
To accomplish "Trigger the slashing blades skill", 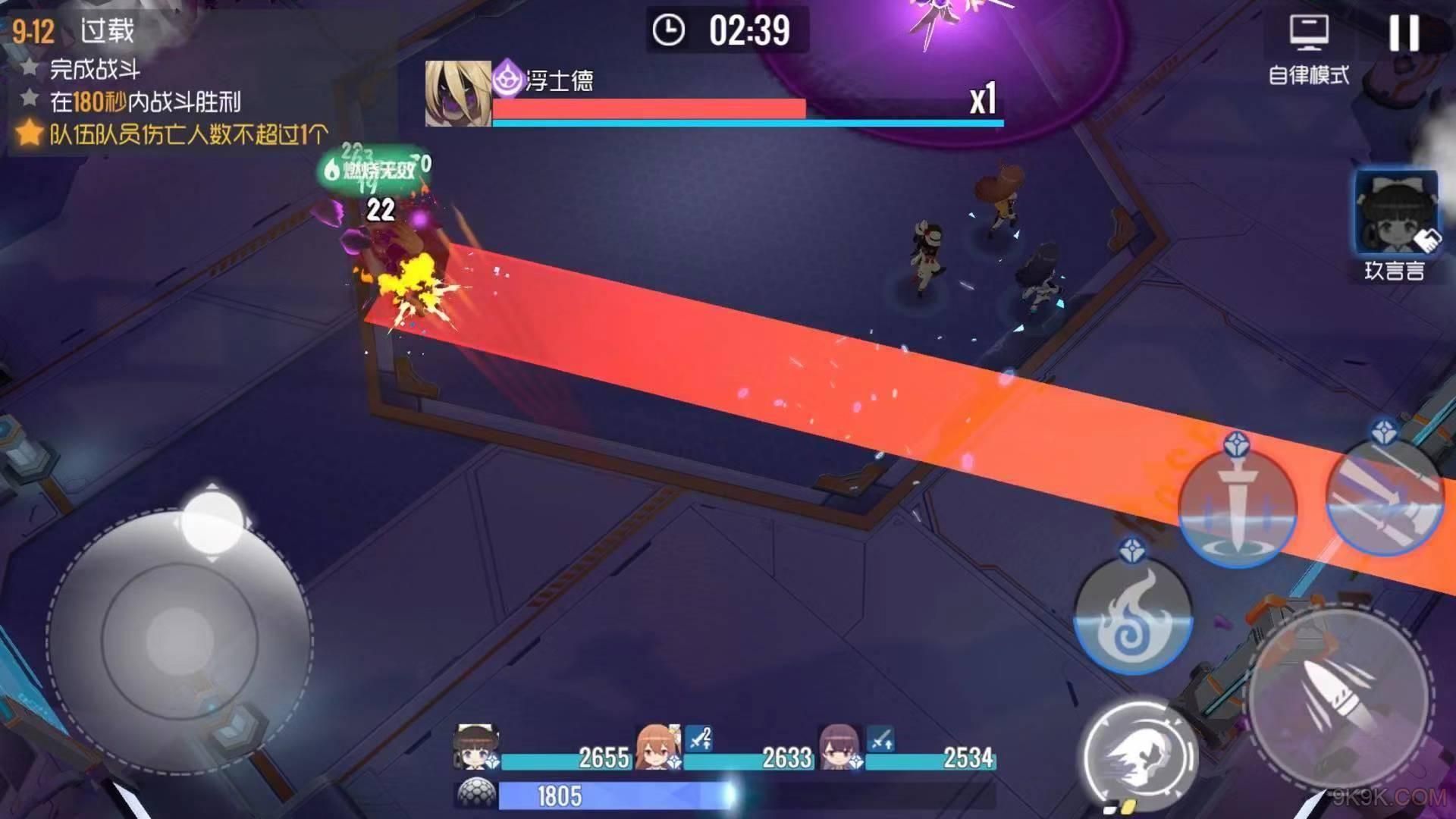I will coord(1385,497).
